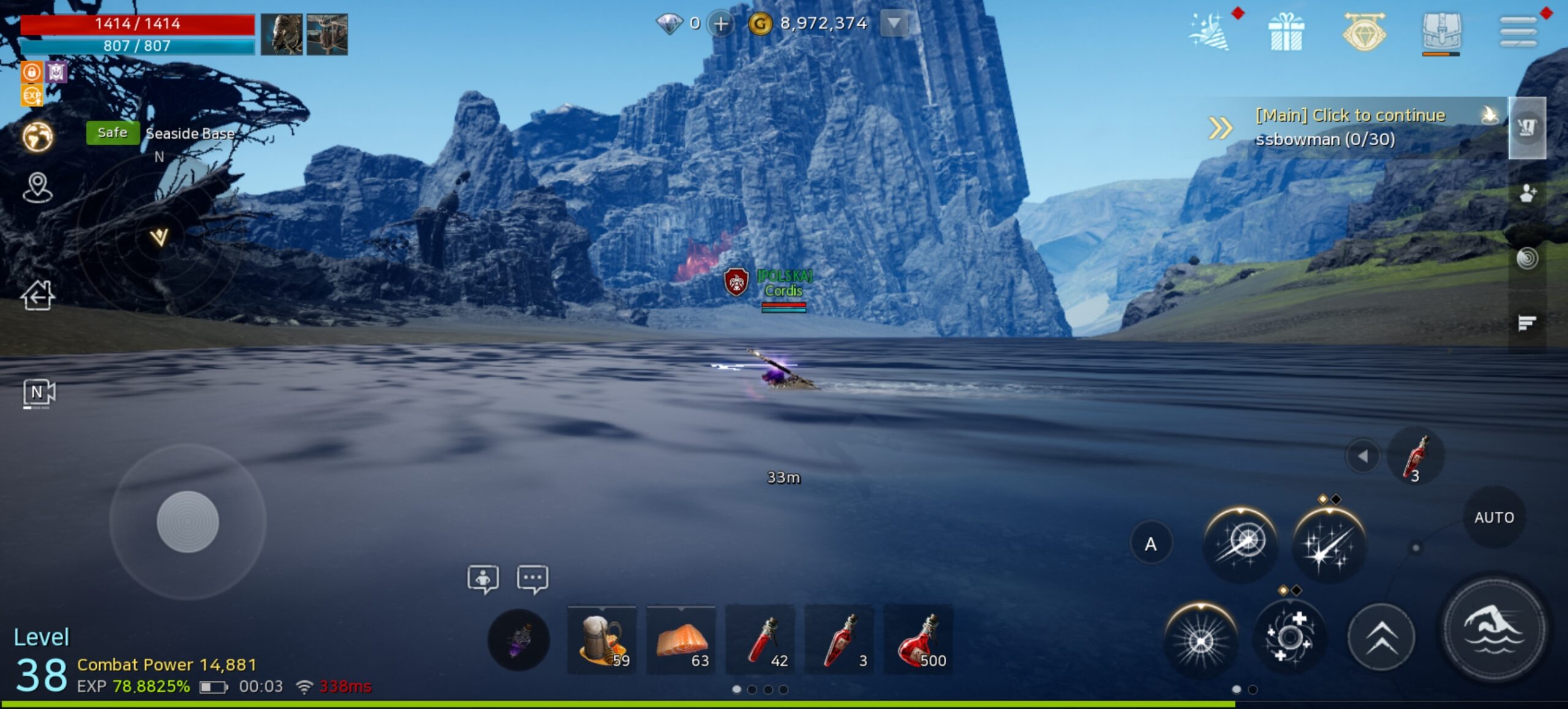This screenshot has width=1568, height=709.
Task: Open the gold diamond shop icon
Action: coord(1363,32)
